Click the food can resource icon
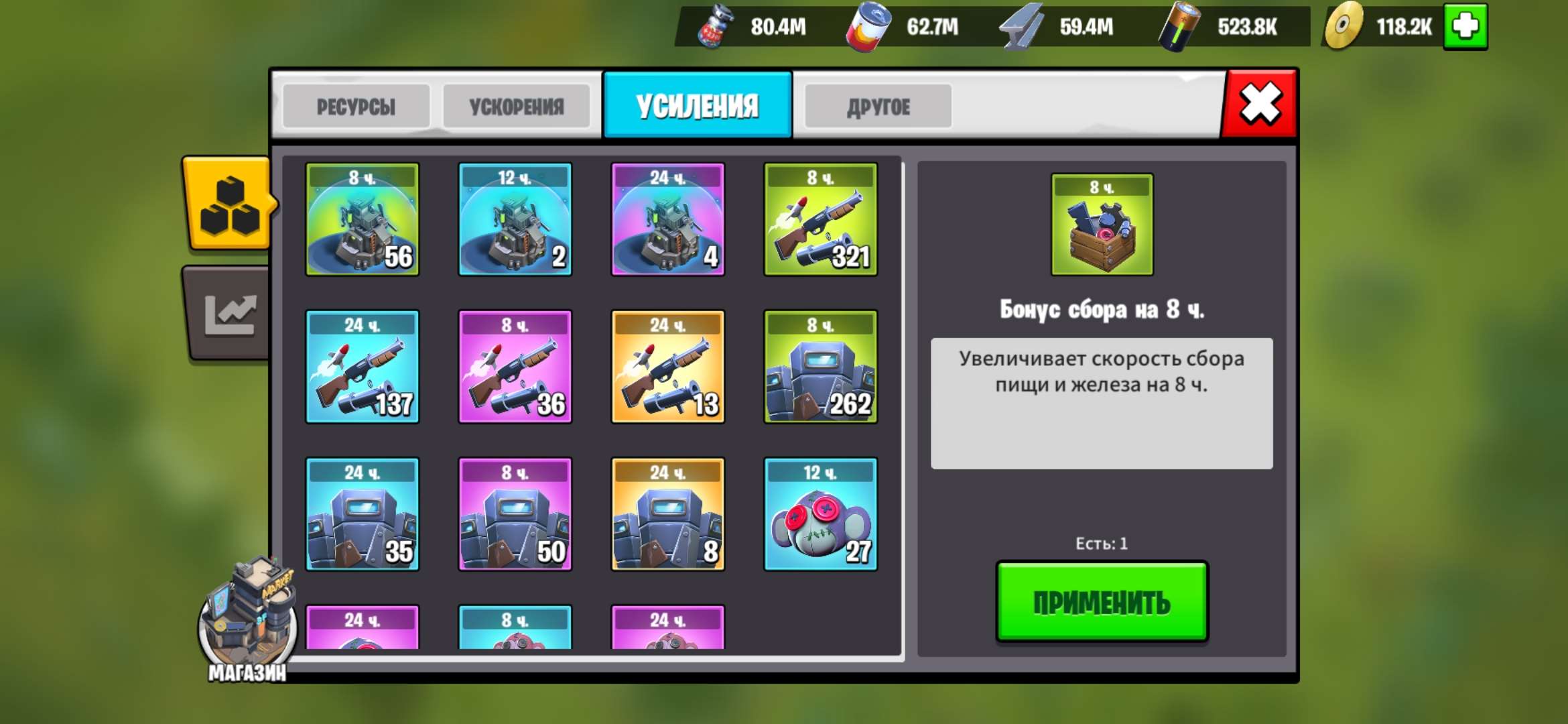The width and height of the screenshot is (1568, 724). coord(868,27)
